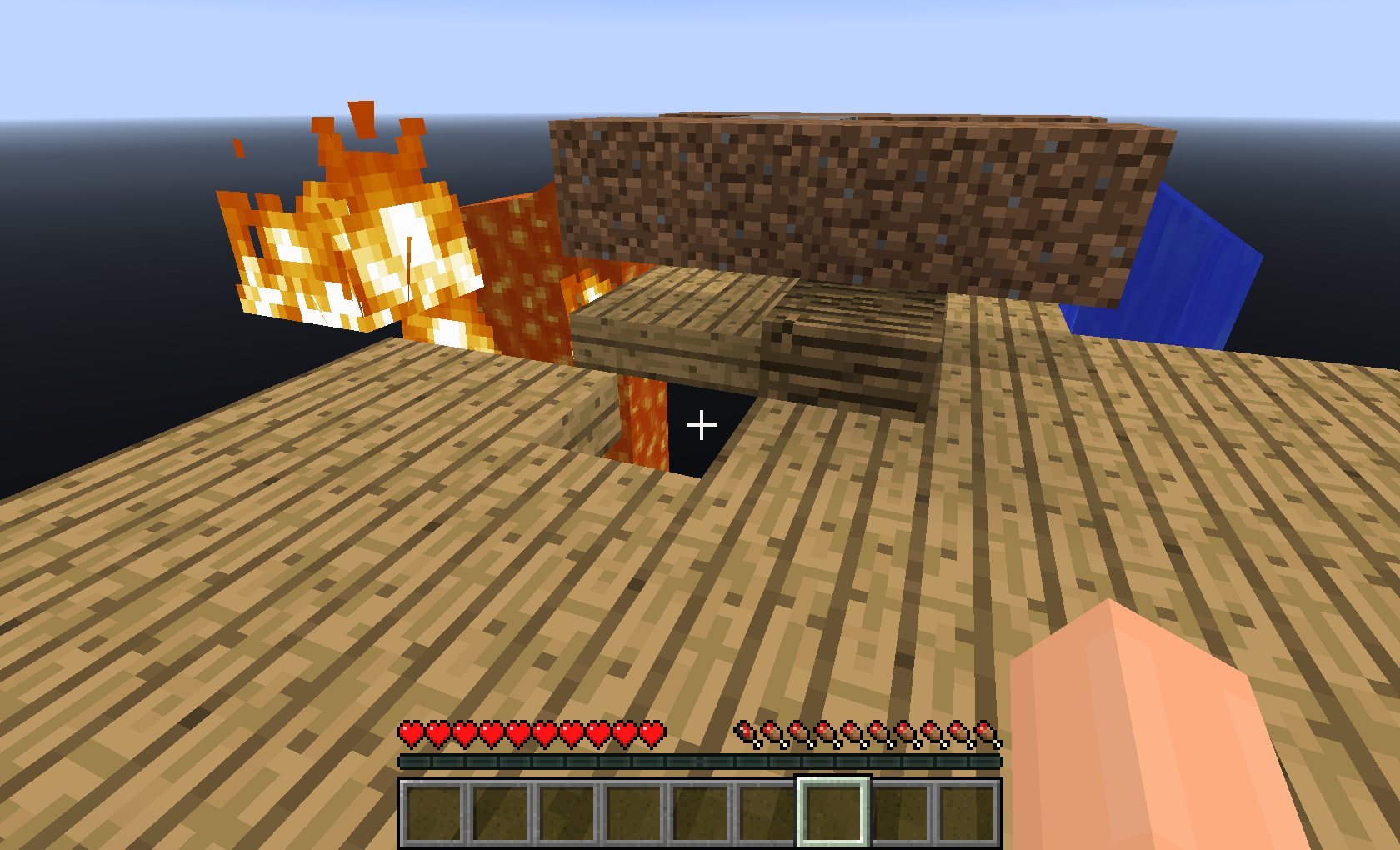1400x850 pixels.
Task: Select the highlighted hotbar slot
Action: tap(833, 812)
